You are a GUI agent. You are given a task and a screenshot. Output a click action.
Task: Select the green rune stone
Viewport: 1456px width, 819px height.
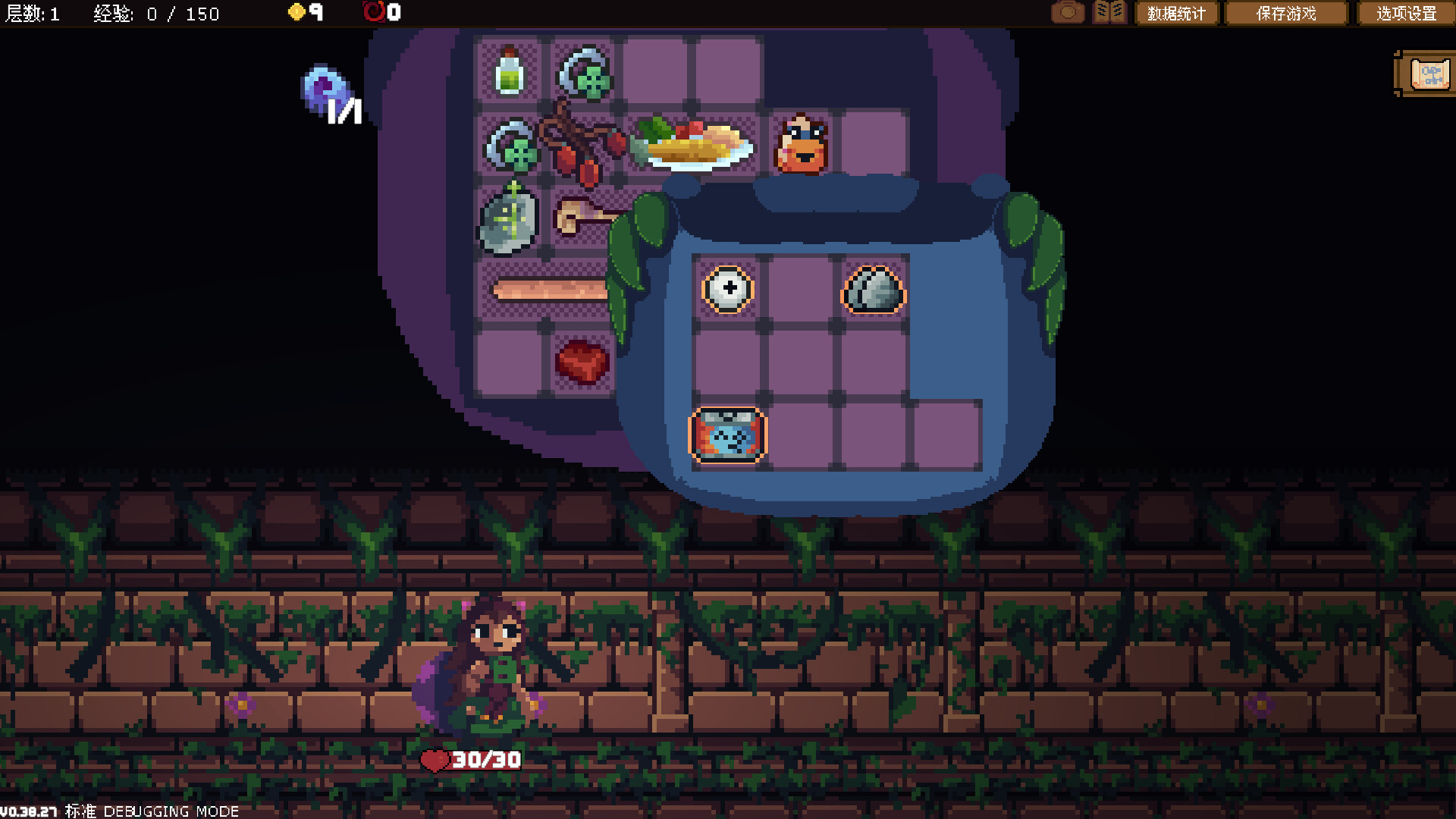point(510,220)
